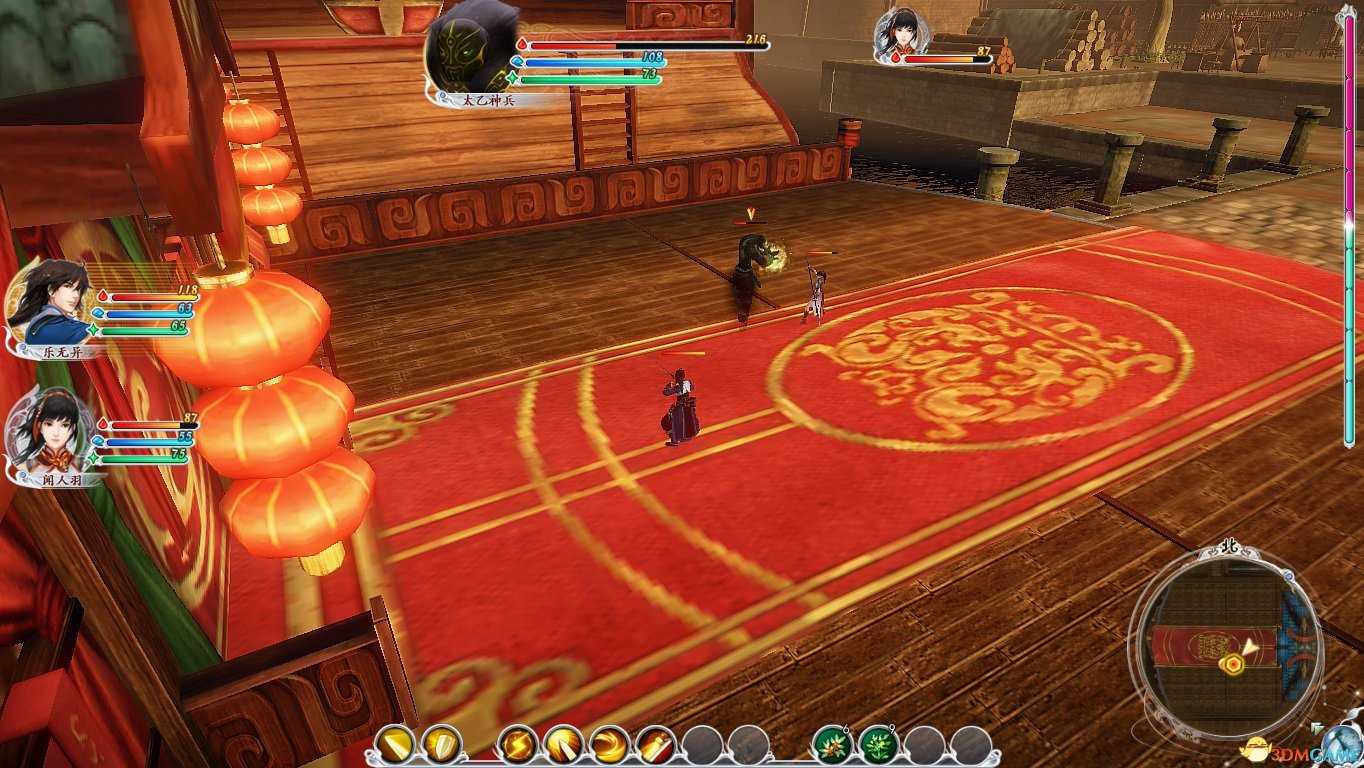Trigger the radiant sword burst skill
Viewport: 1364px width, 768px height.
coord(564,744)
